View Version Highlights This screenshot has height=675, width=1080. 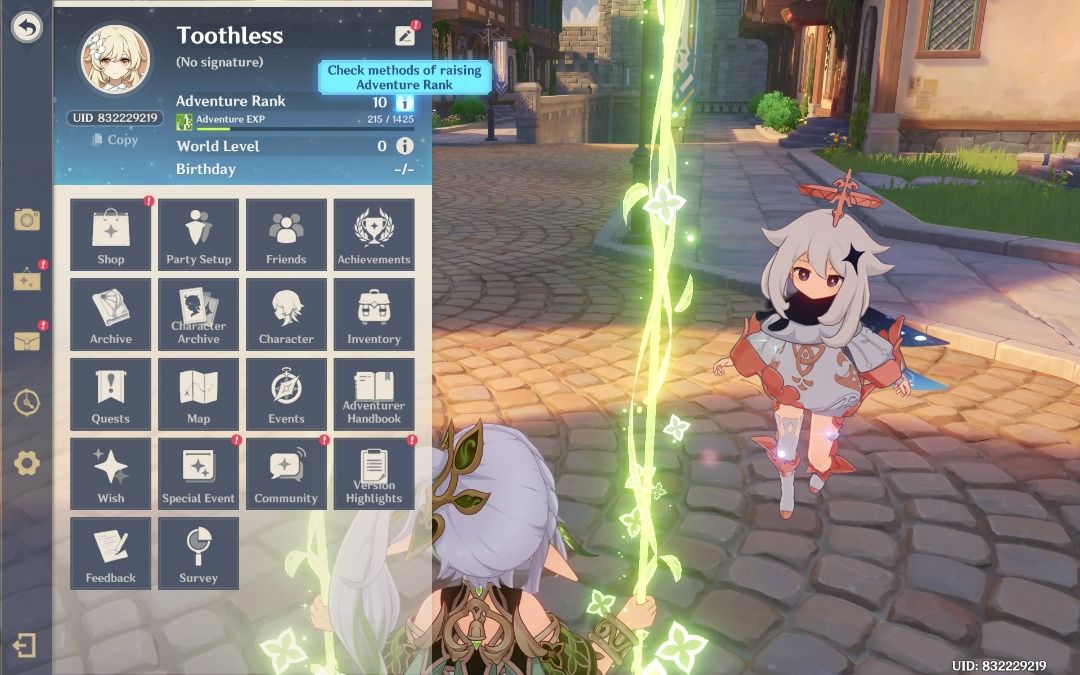coord(374,474)
